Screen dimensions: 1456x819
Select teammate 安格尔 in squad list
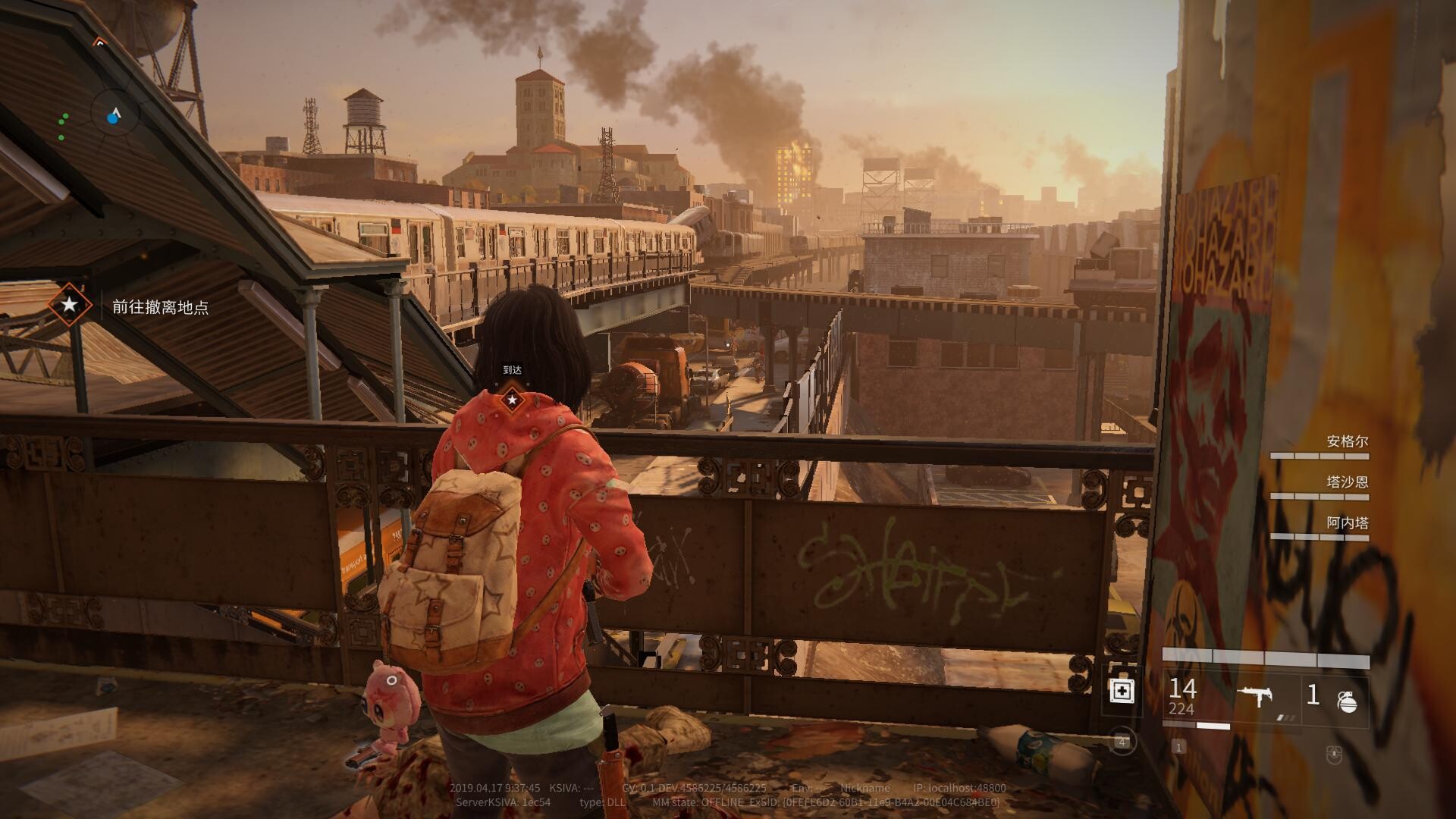[1347, 441]
